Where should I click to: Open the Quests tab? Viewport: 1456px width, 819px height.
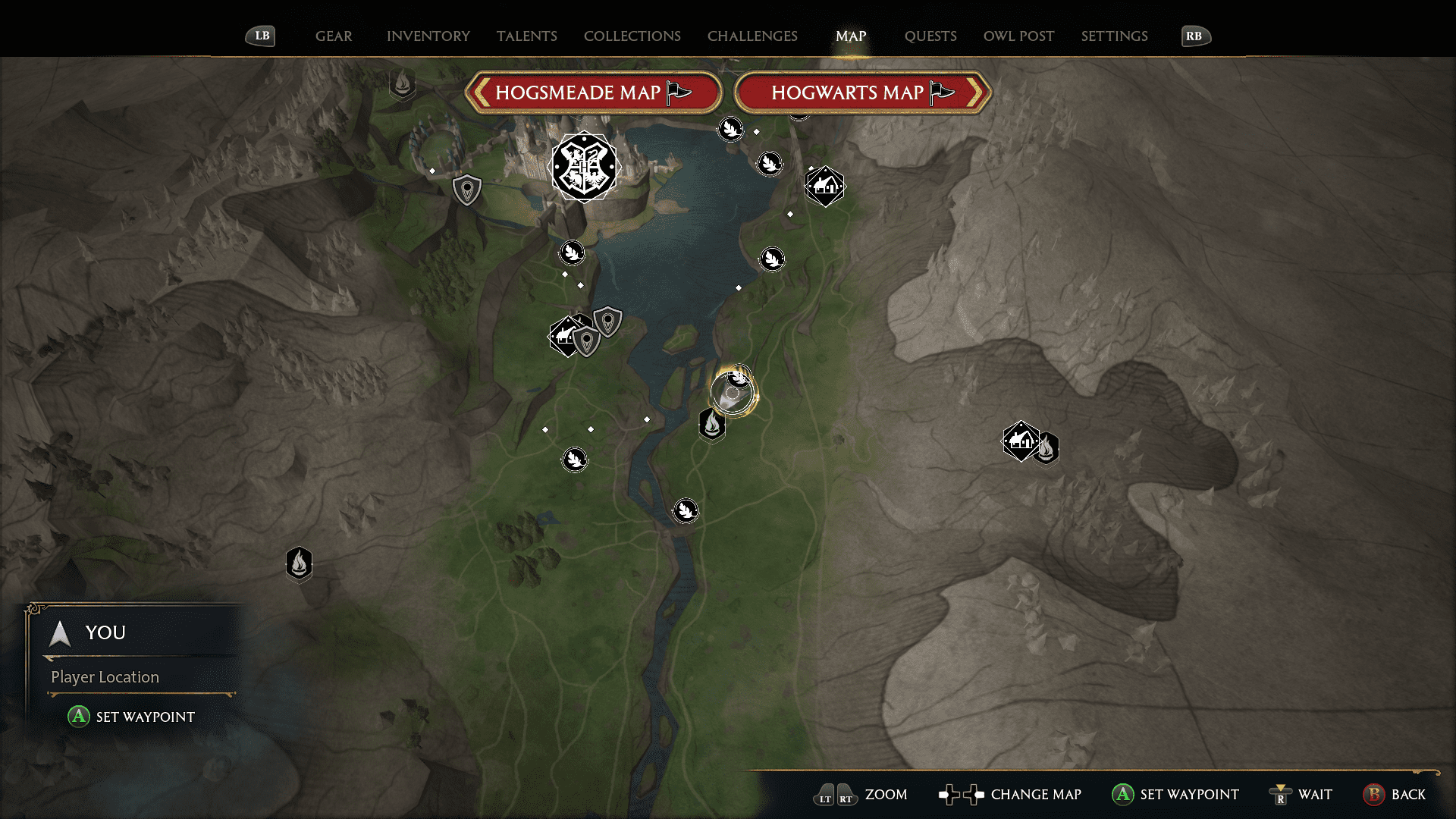coord(930,36)
